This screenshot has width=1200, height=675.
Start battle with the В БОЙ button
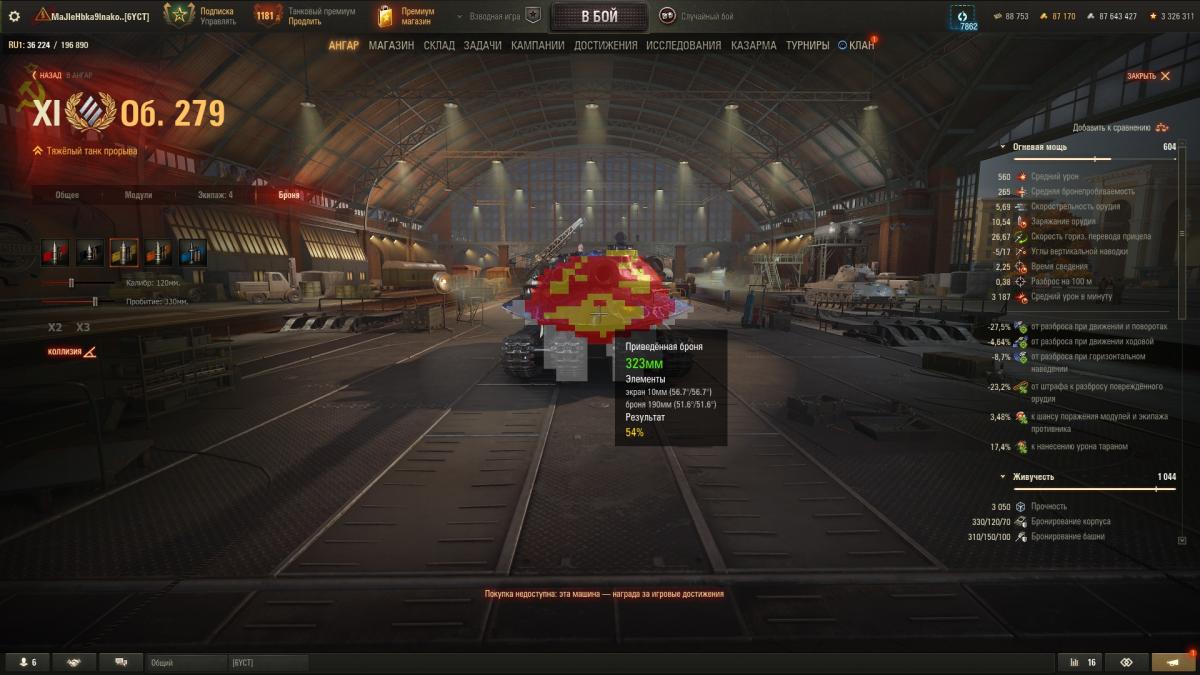tap(599, 16)
